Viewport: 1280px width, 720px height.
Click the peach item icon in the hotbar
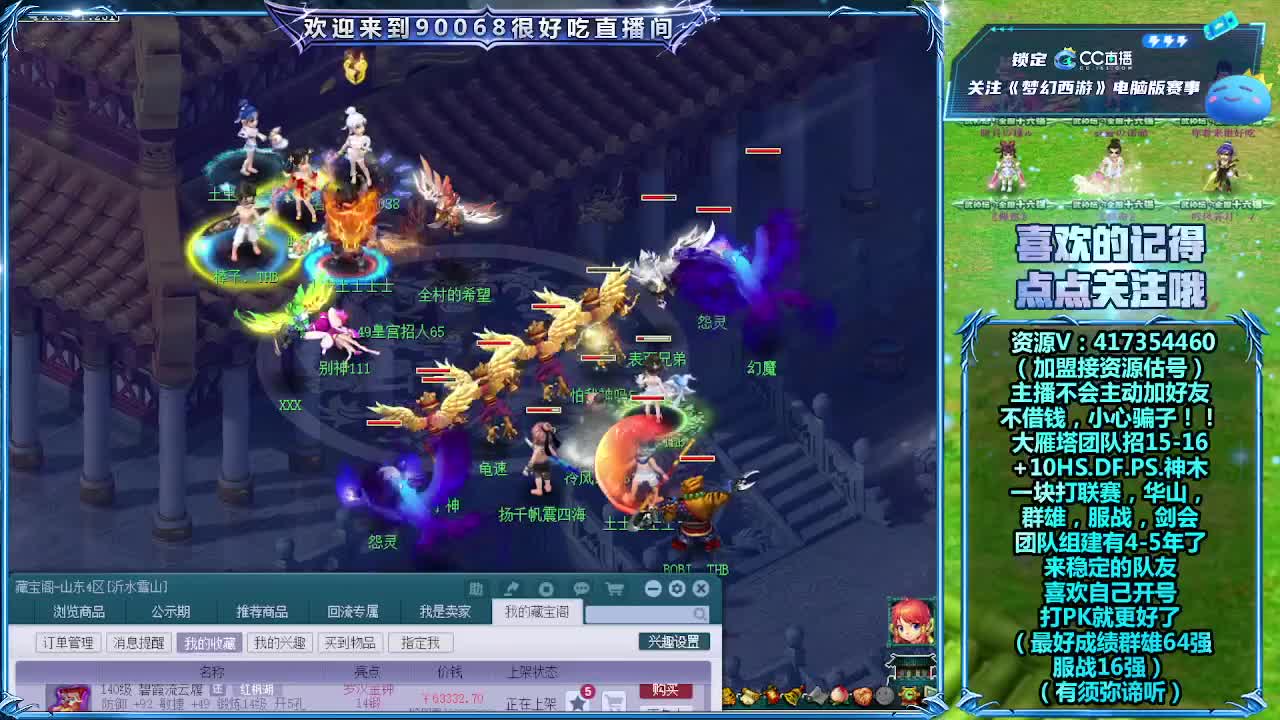click(839, 694)
